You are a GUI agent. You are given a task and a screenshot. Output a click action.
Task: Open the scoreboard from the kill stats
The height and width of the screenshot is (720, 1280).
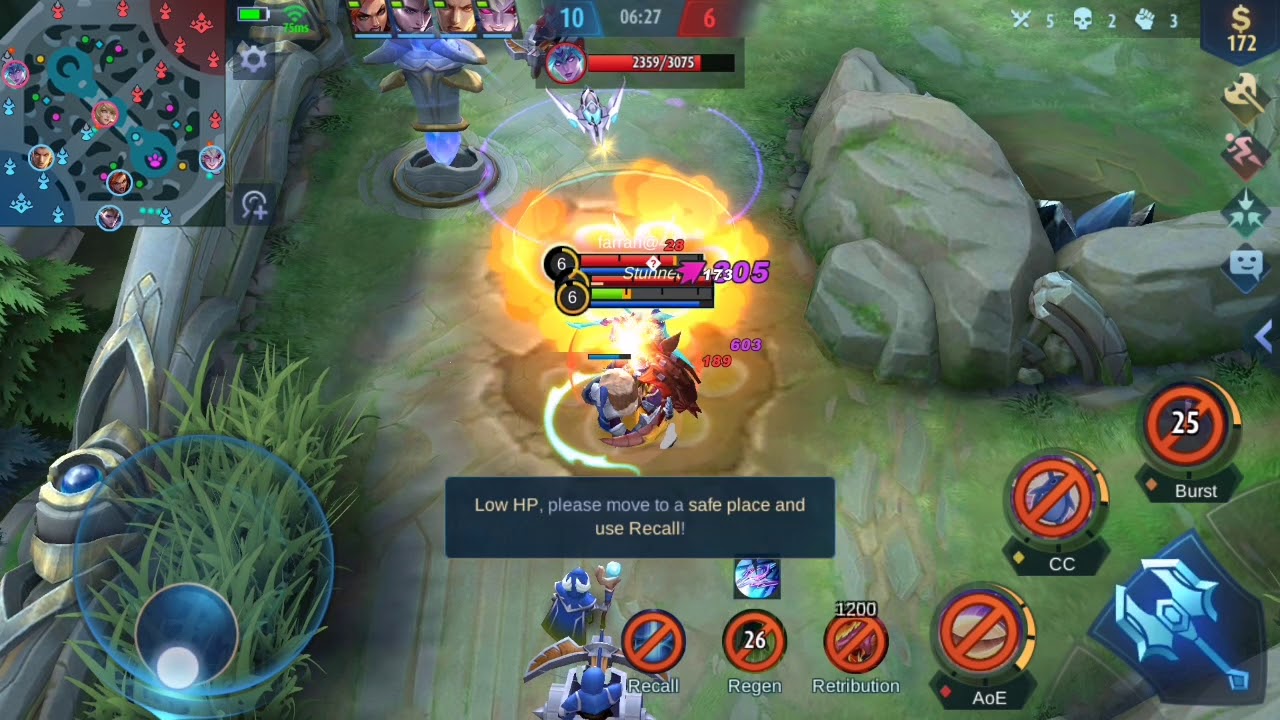1097,20
